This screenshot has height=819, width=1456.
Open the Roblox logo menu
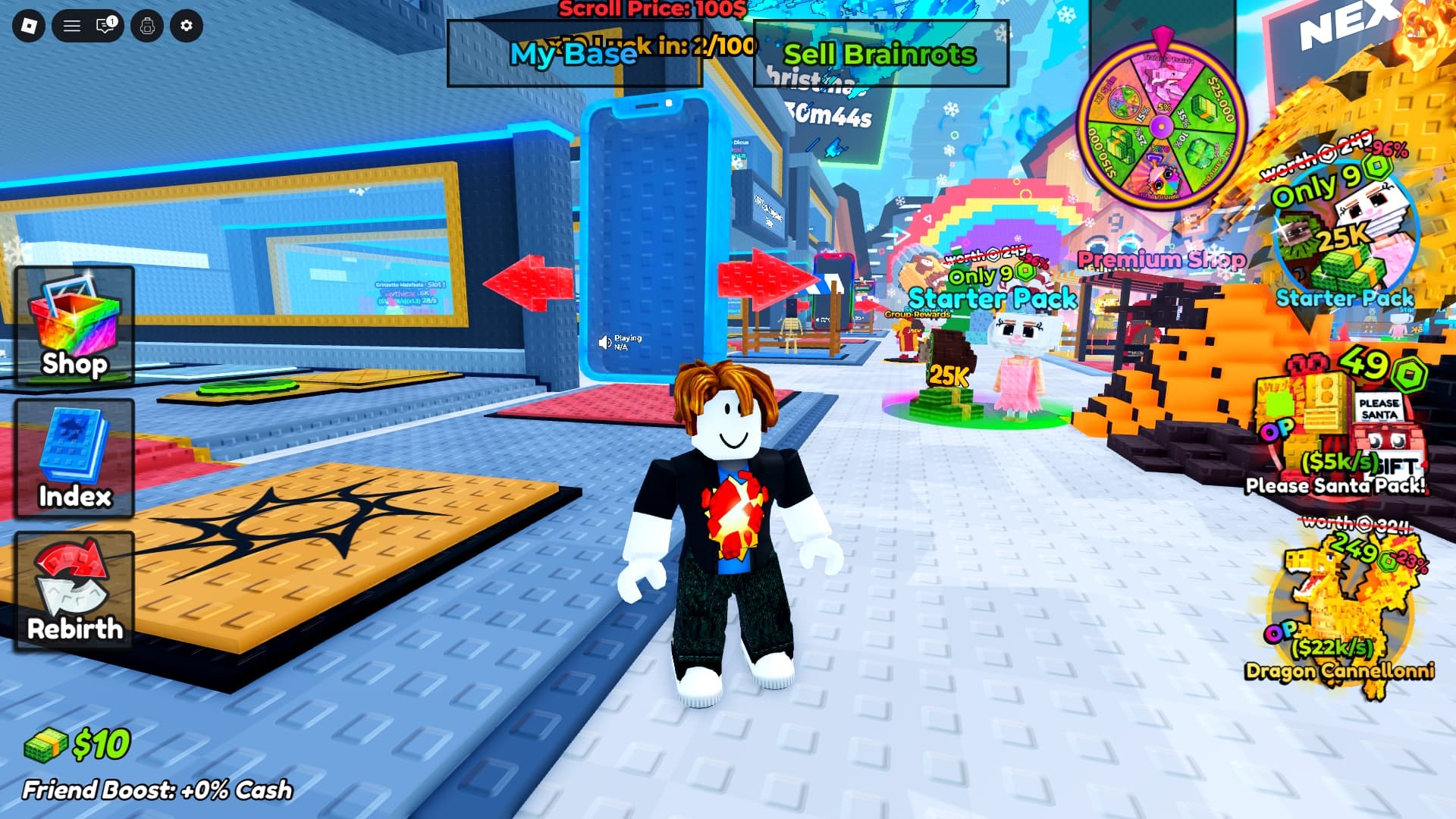pyautogui.click(x=29, y=26)
